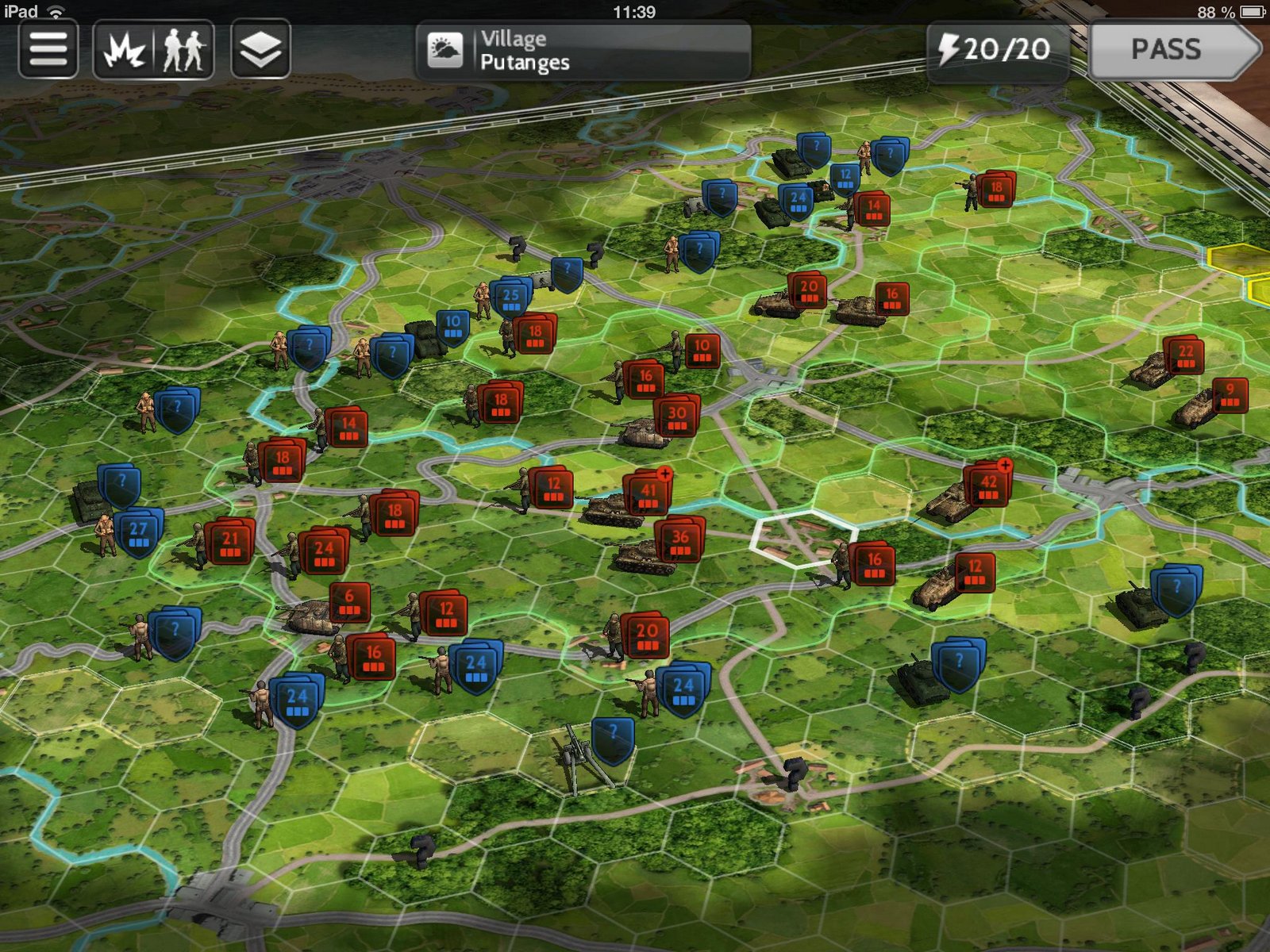Toggle the explosion and soldiers view button

153,49
